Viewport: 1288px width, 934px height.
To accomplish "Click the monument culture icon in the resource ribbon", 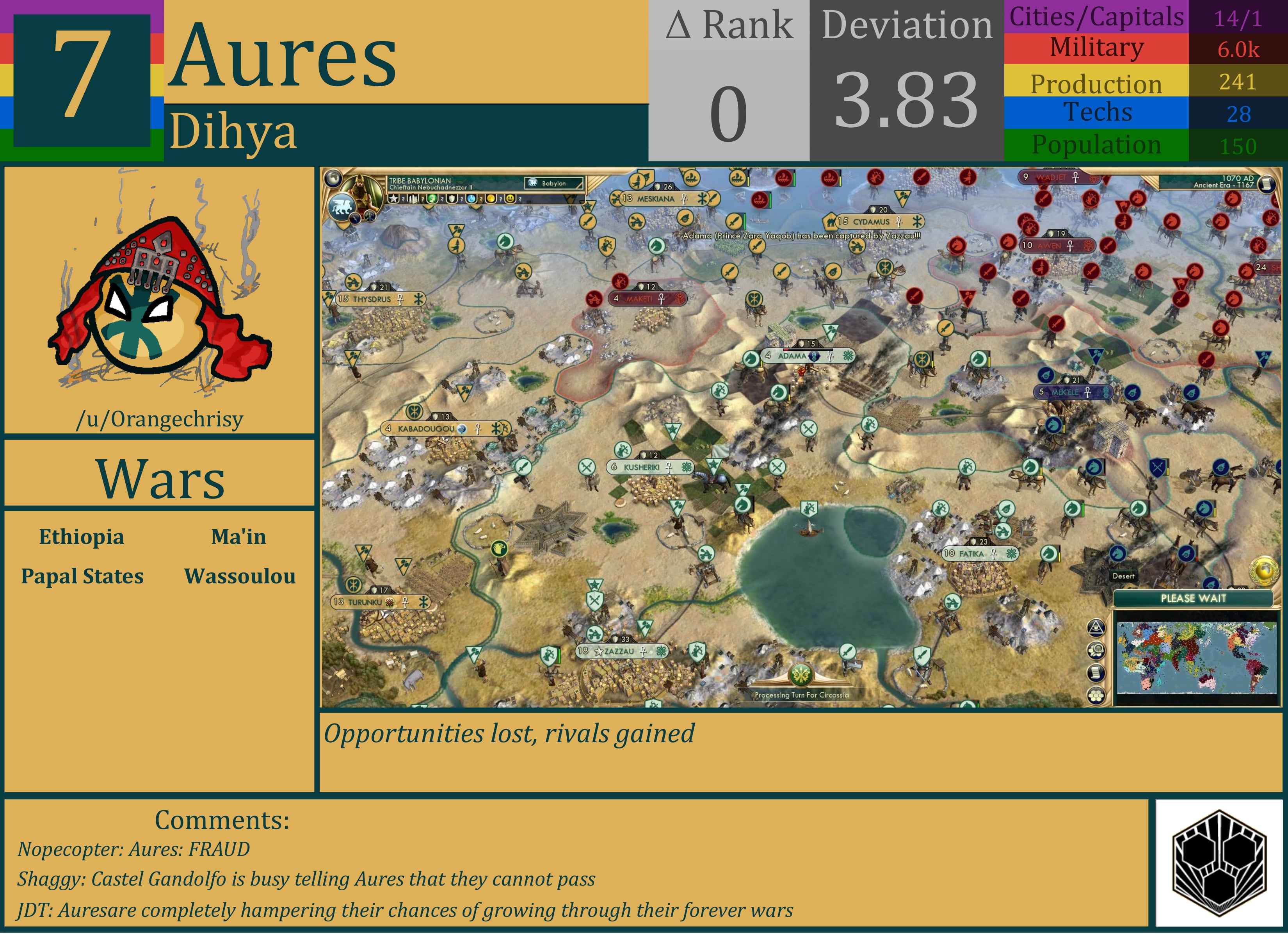I will coord(414,200).
